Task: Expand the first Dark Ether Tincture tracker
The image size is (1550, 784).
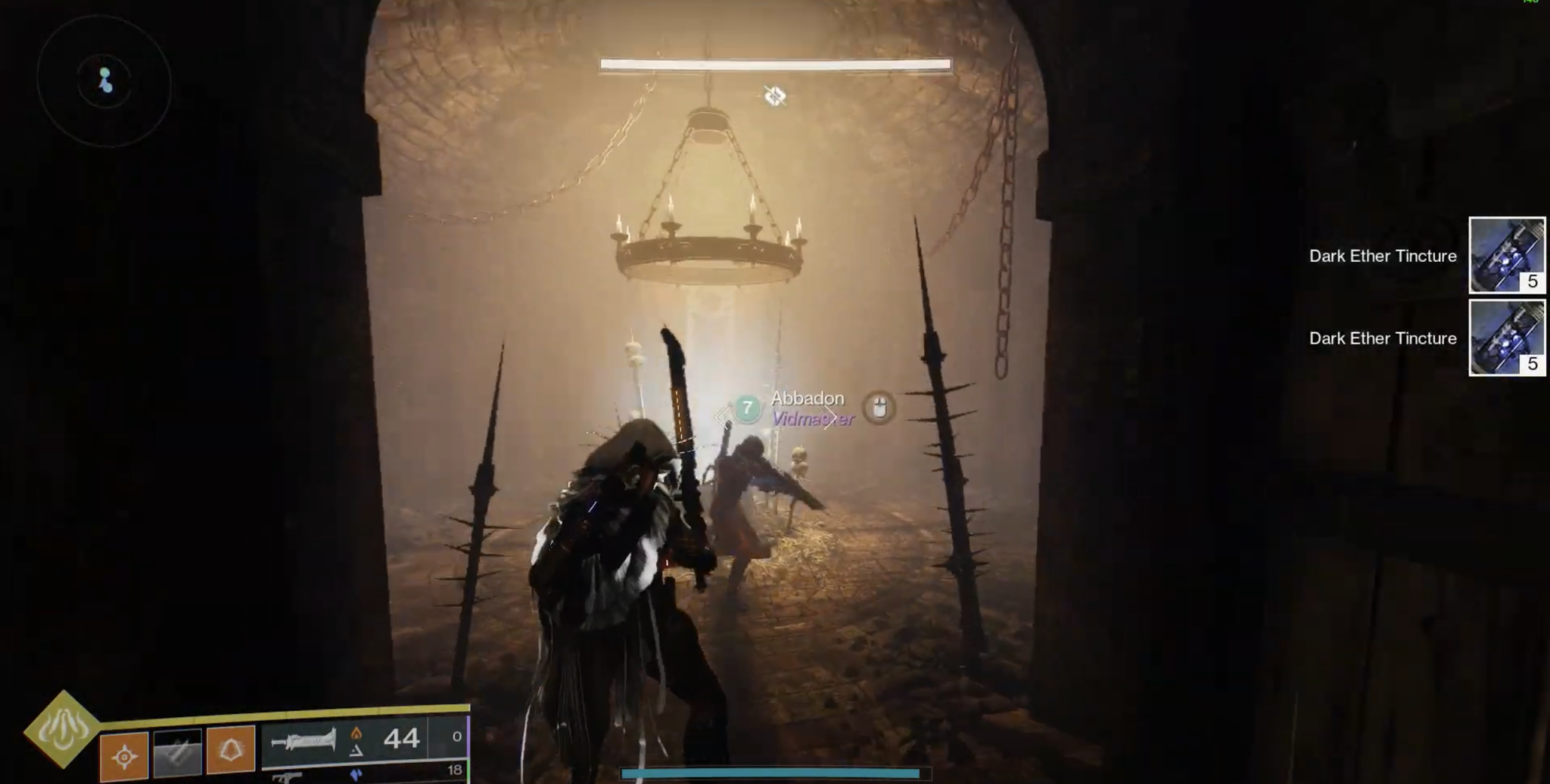Action: [x=1506, y=256]
